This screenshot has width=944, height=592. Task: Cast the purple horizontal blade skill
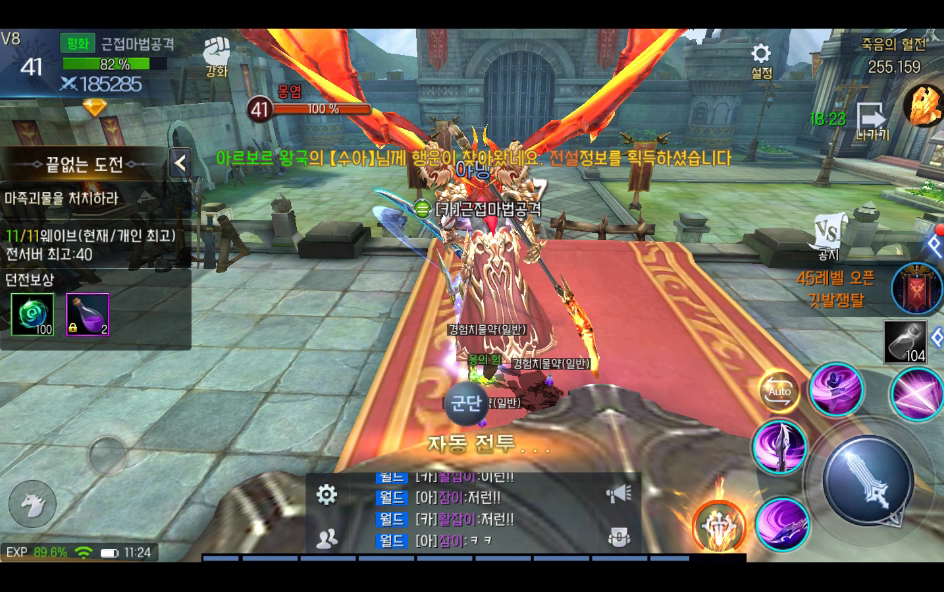click(x=781, y=523)
